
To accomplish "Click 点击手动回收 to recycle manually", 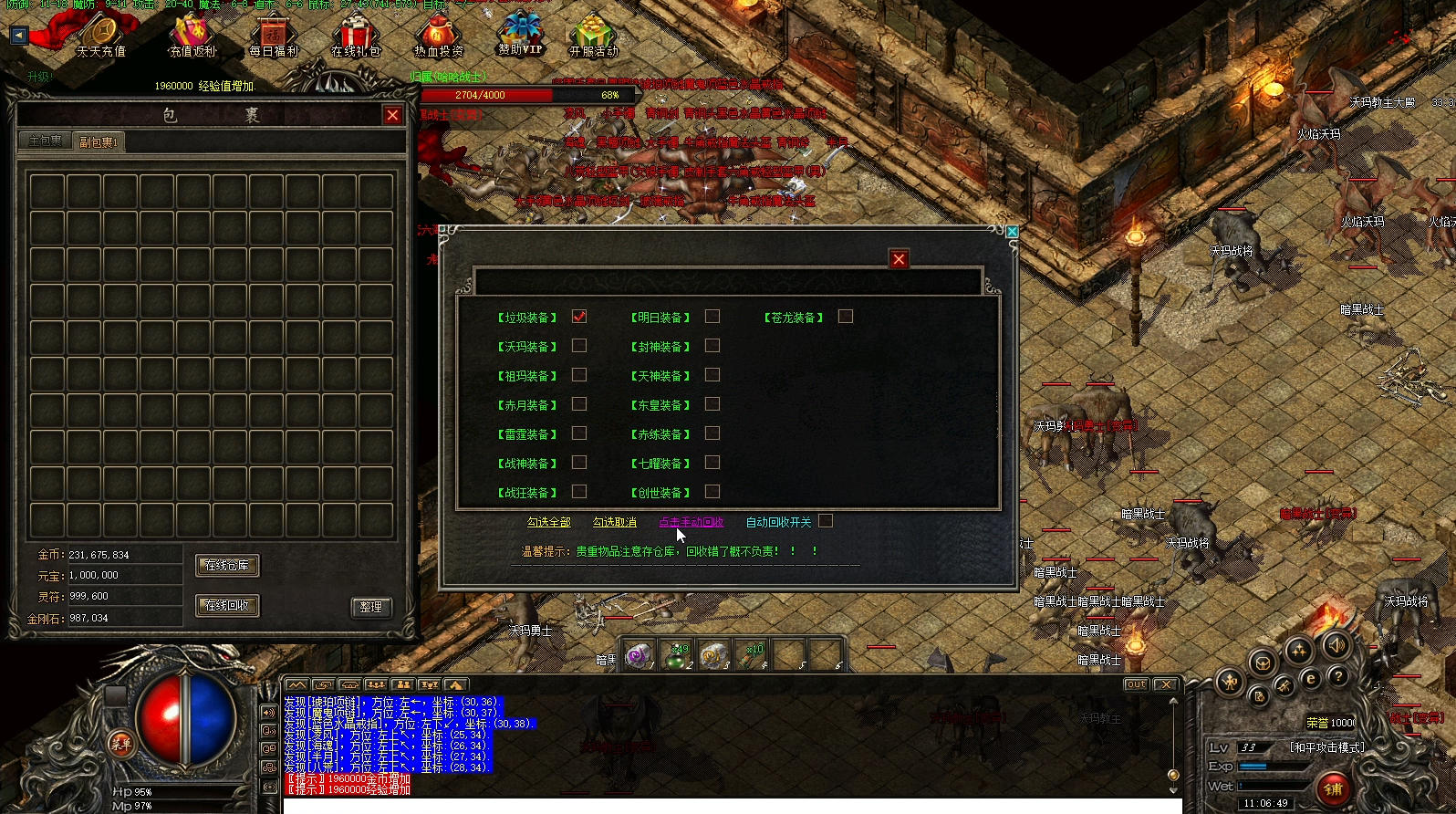I will click(691, 522).
